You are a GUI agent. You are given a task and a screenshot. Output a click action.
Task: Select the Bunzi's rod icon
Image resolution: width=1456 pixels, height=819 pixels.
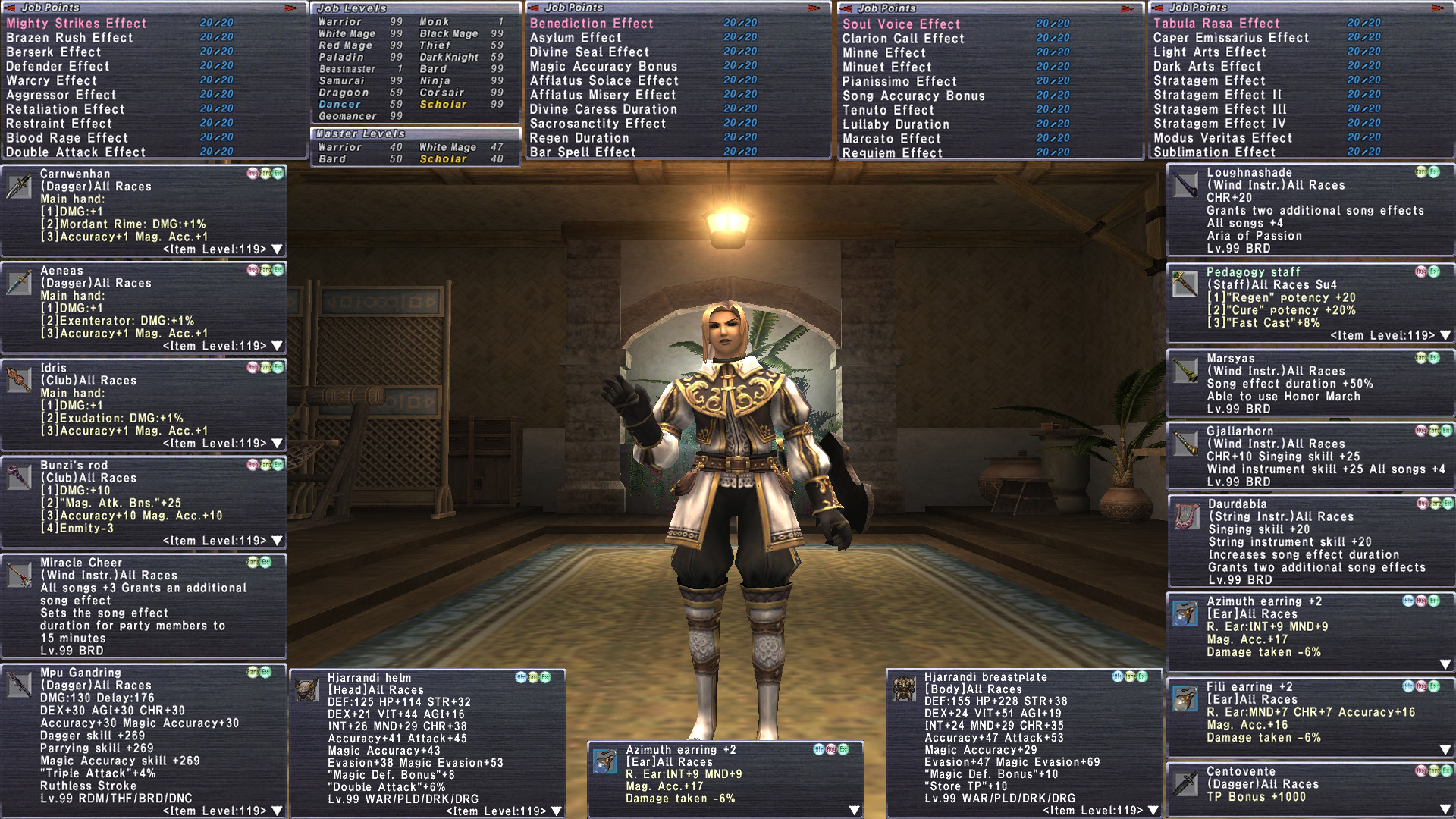pos(19,477)
